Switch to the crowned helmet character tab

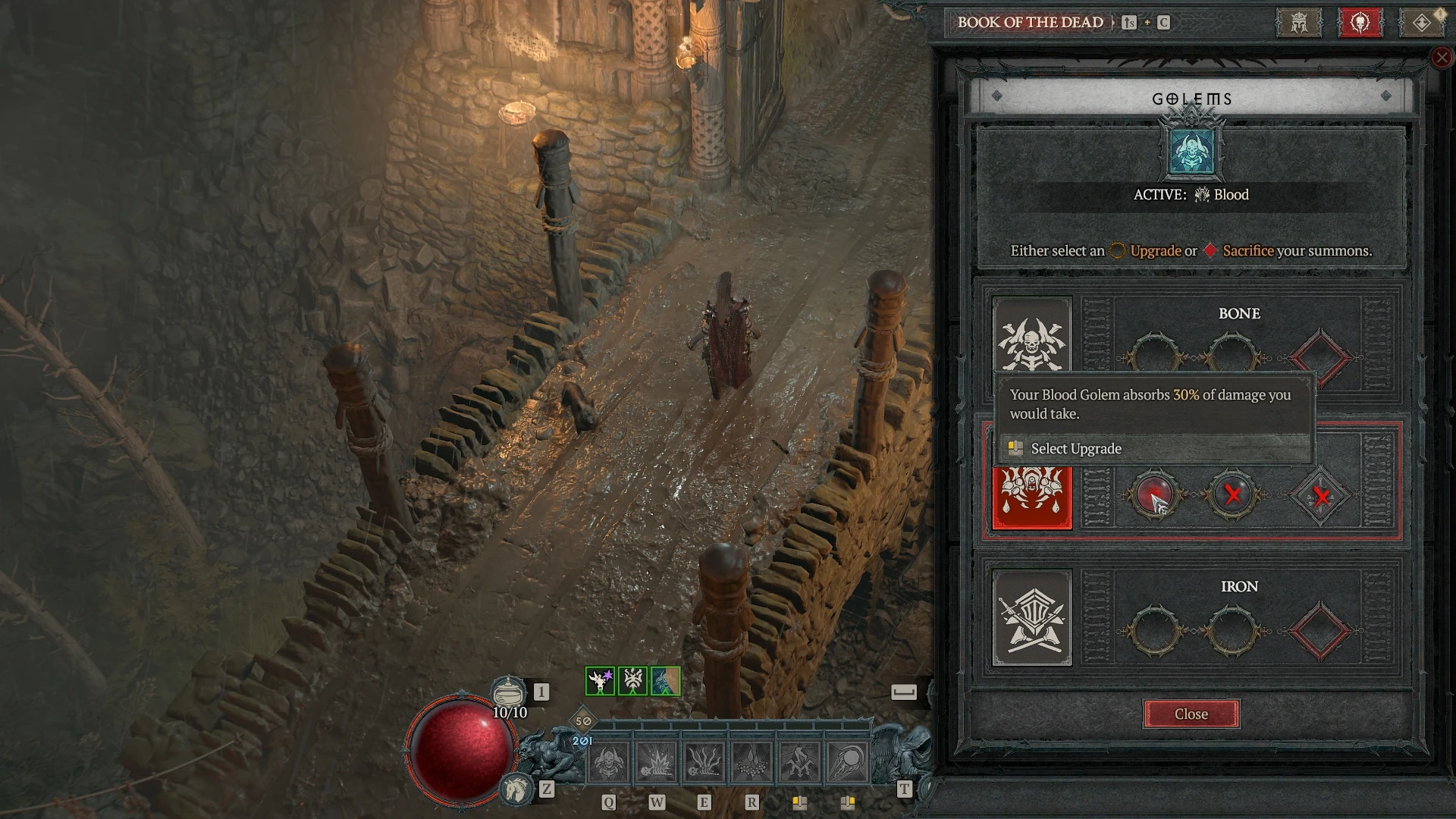(x=1299, y=23)
